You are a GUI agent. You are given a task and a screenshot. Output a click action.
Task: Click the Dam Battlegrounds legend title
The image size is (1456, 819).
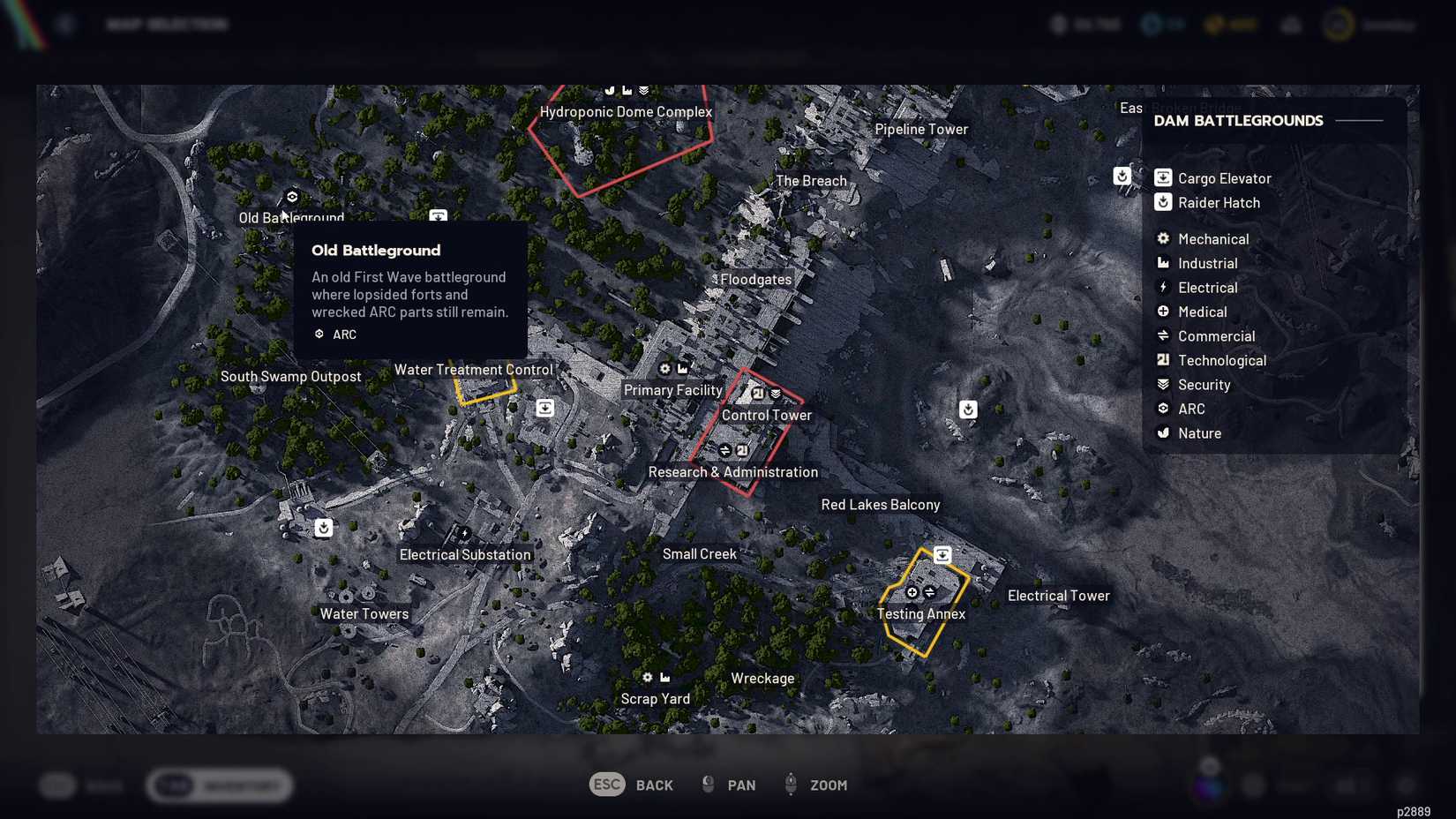[x=1238, y=121]
